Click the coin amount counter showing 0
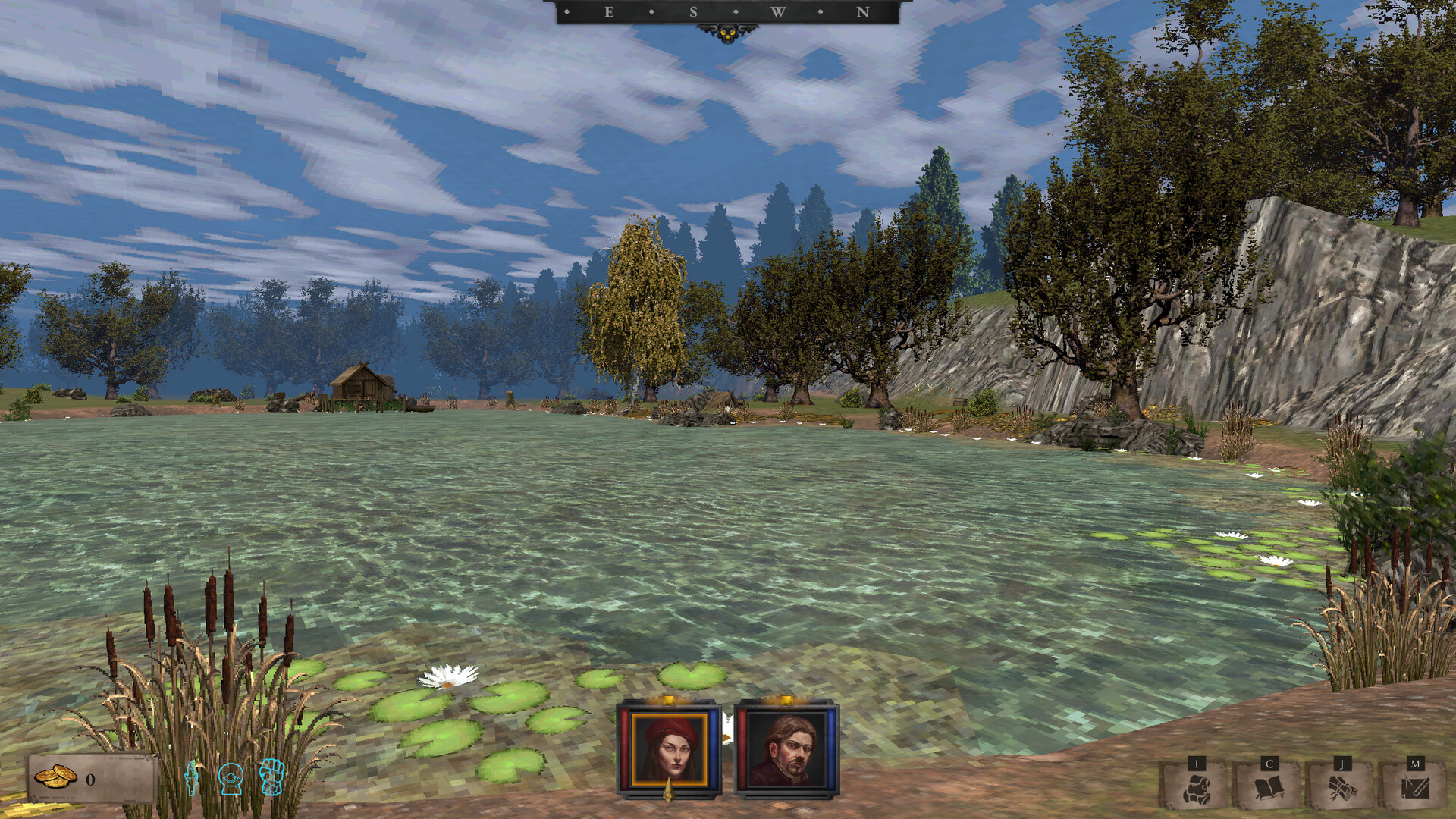Screen dimensions: 1456x819 pos(90,779)
